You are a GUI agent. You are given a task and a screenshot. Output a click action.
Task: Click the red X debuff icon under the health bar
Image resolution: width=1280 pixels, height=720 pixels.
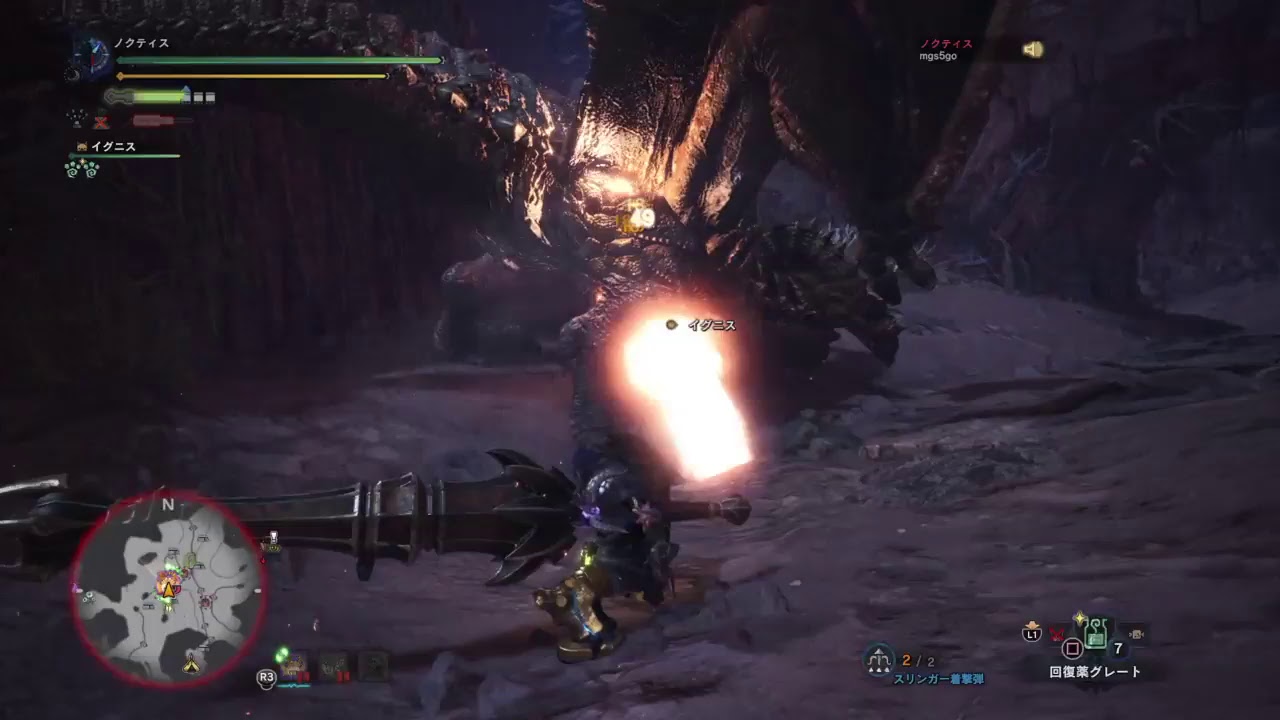click(102, 120)
